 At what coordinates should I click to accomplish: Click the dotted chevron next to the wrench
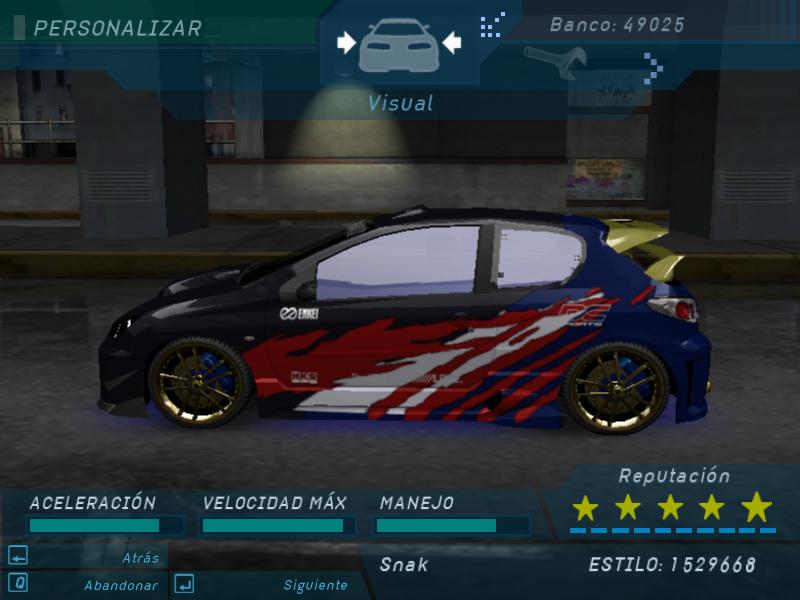pyautogui.click(x=653, y=67)
